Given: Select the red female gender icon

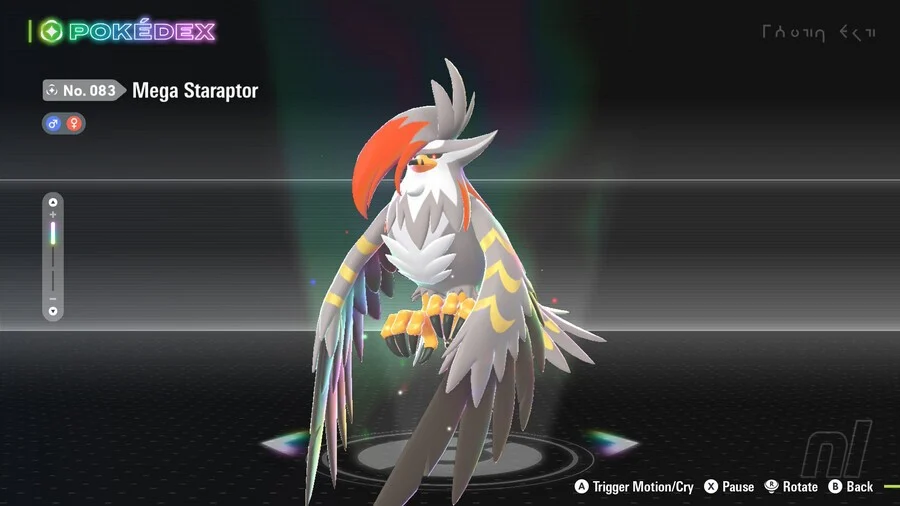Looking at the screenshot, I should point(74,124).
